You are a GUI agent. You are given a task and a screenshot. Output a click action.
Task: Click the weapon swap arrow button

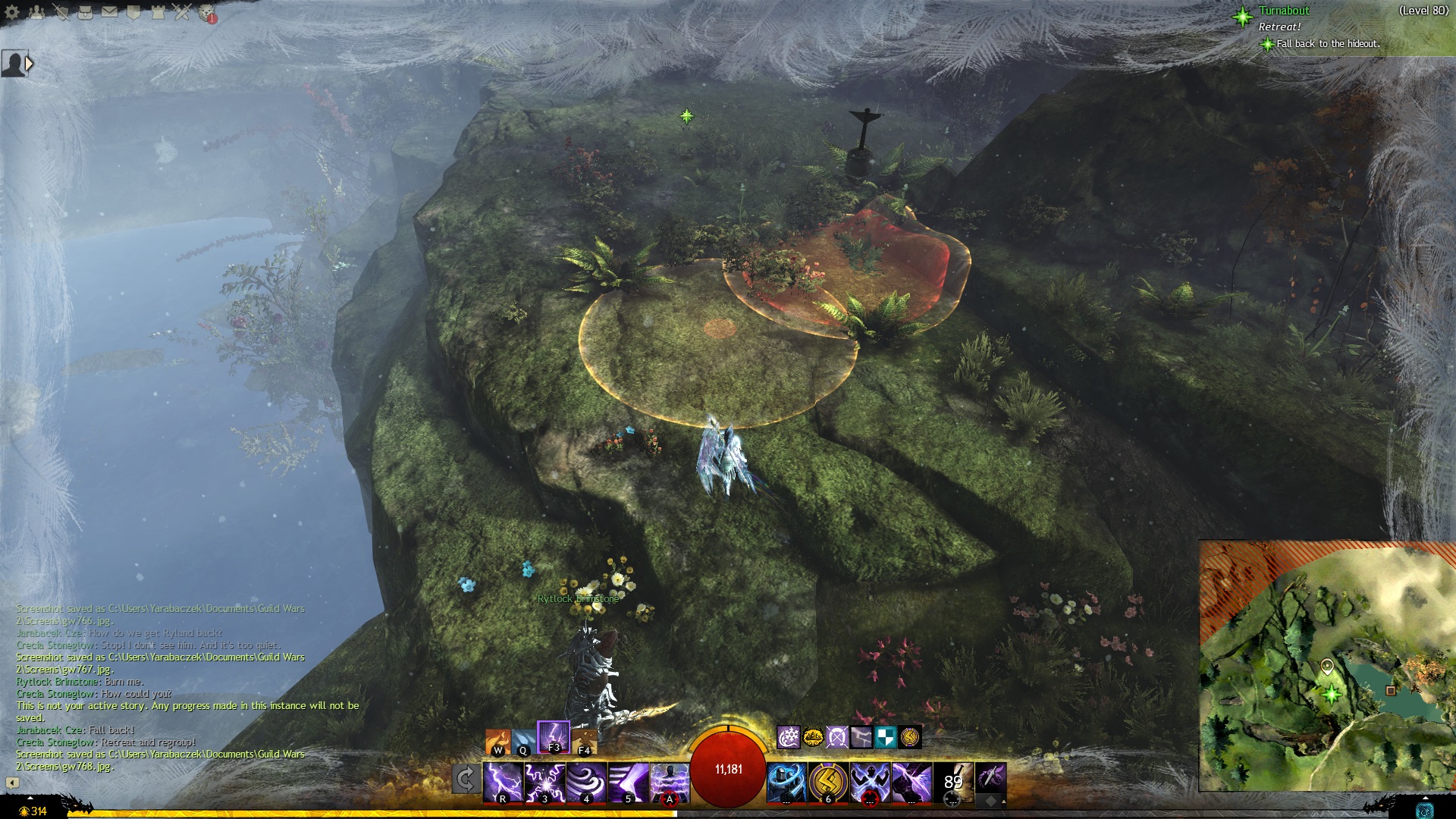466,780
